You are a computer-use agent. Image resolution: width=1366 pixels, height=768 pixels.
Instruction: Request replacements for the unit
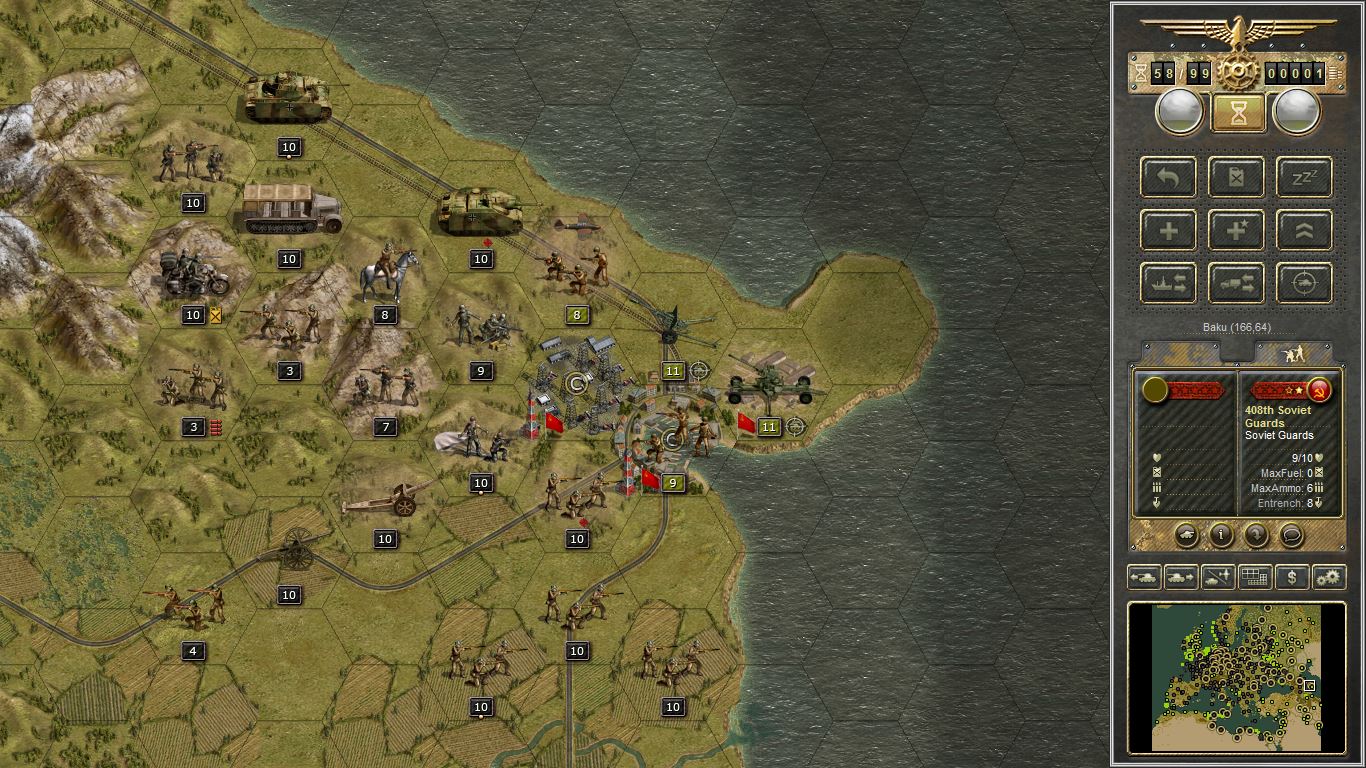pos(1168,230)
